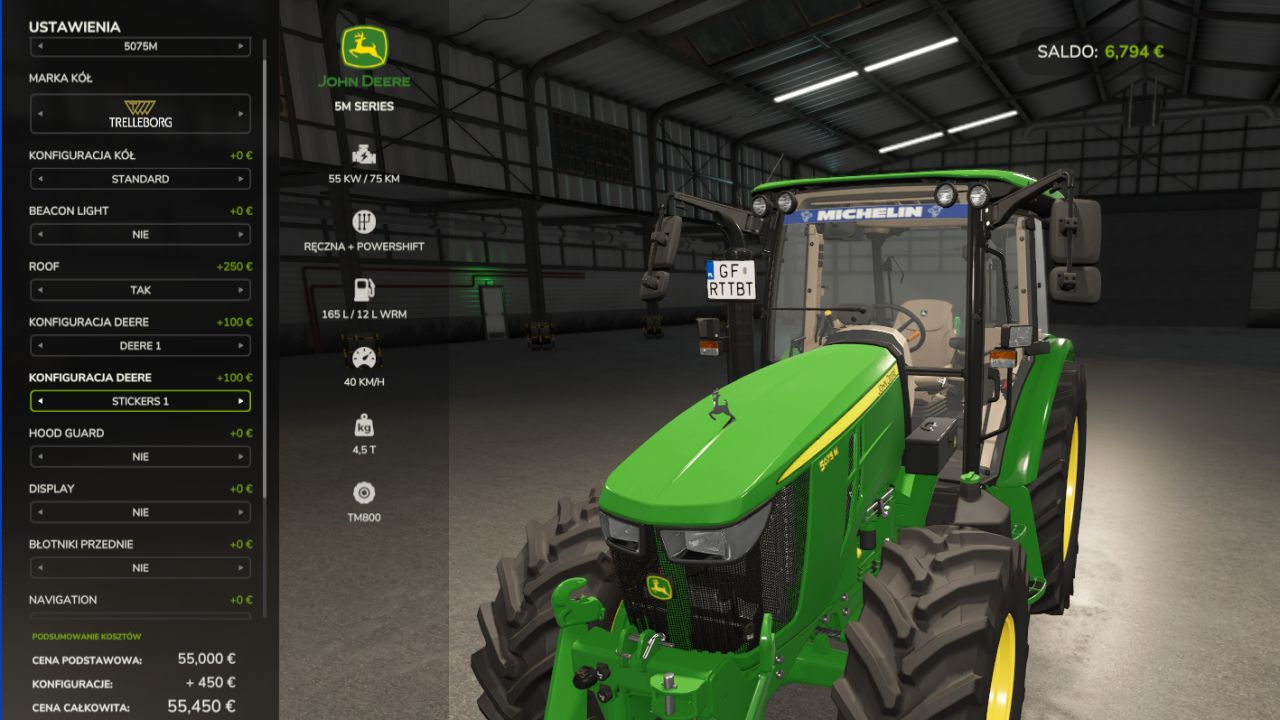Advance Konfiguracja kół past Standard
The height and width of the screenshot is (720, 1280).
pyautogui.click(x=241, y=179)
